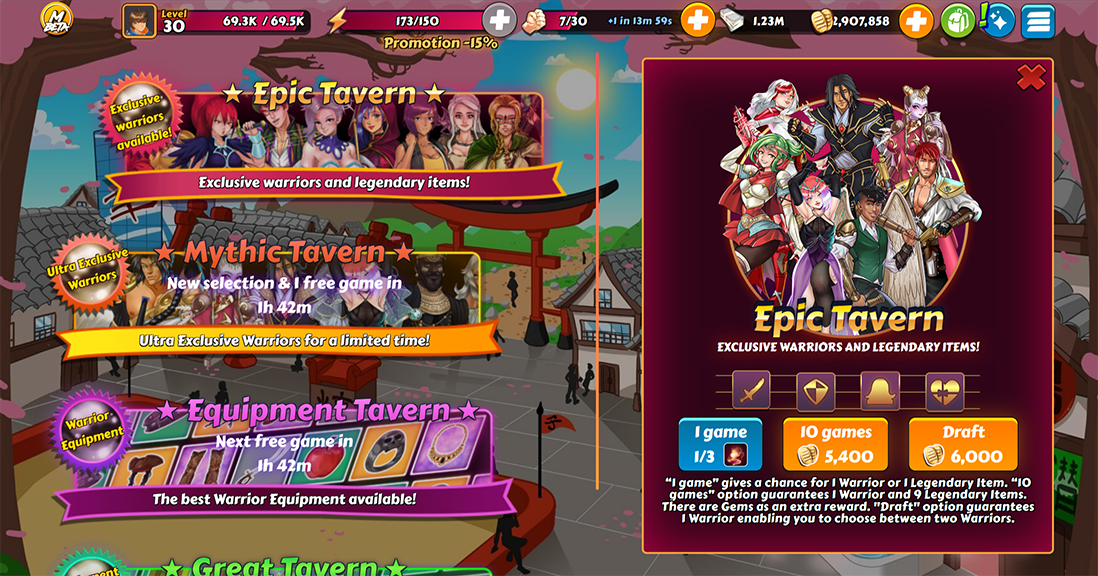
Task: Click the hair silhouette icon in the panel
Action: pyautogui.click(x=880, y=390)
